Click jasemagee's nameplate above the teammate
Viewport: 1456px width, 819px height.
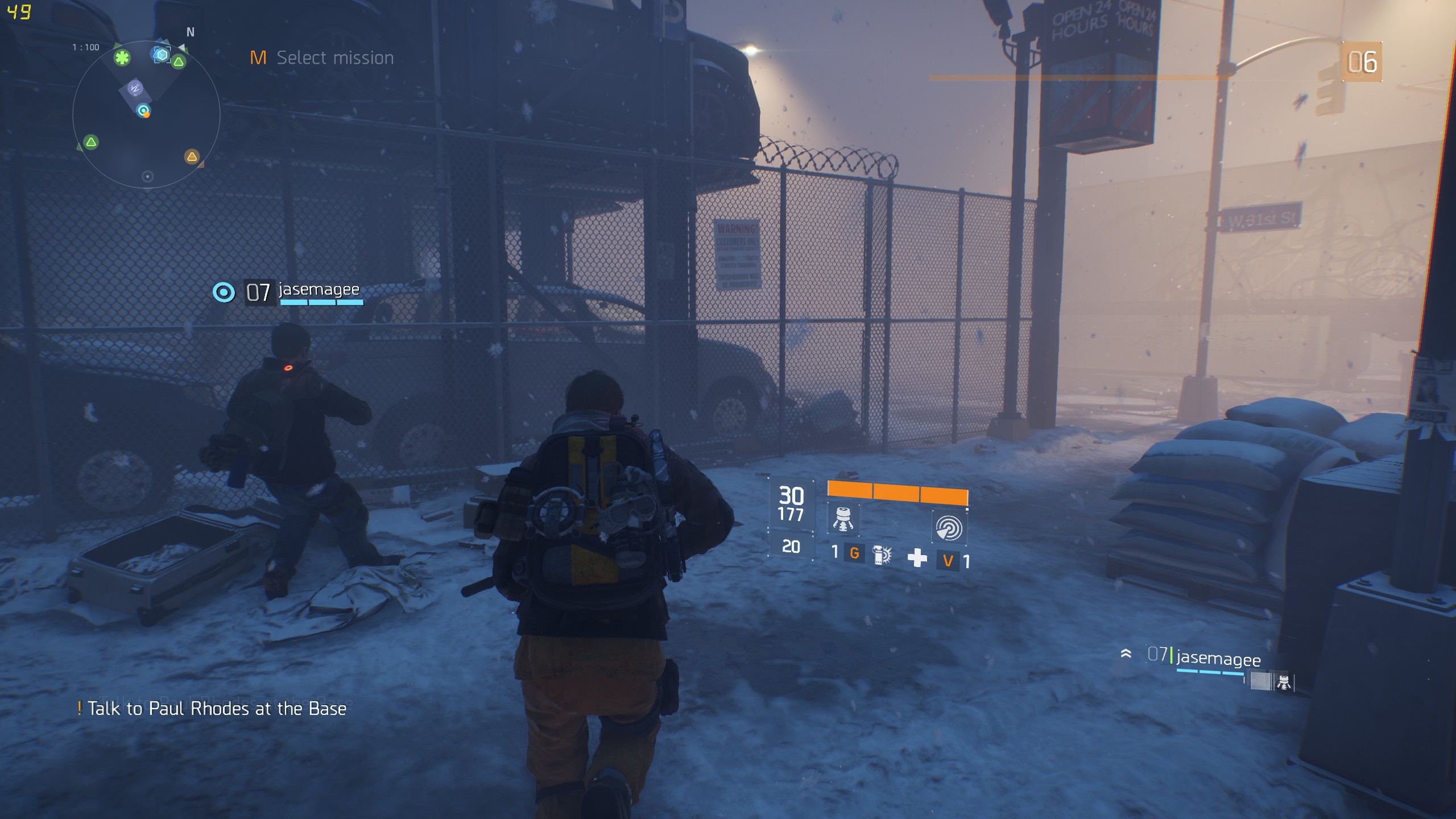[x=318, y=290]
